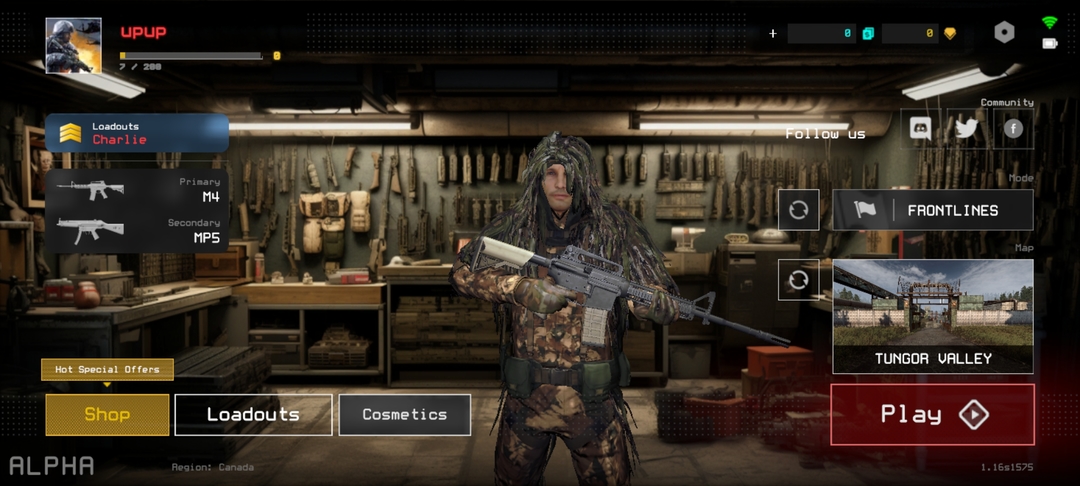This screenshot has height=486, width=1080.
Task: Go to the Loadouts menu
Action: coord(253,414)
